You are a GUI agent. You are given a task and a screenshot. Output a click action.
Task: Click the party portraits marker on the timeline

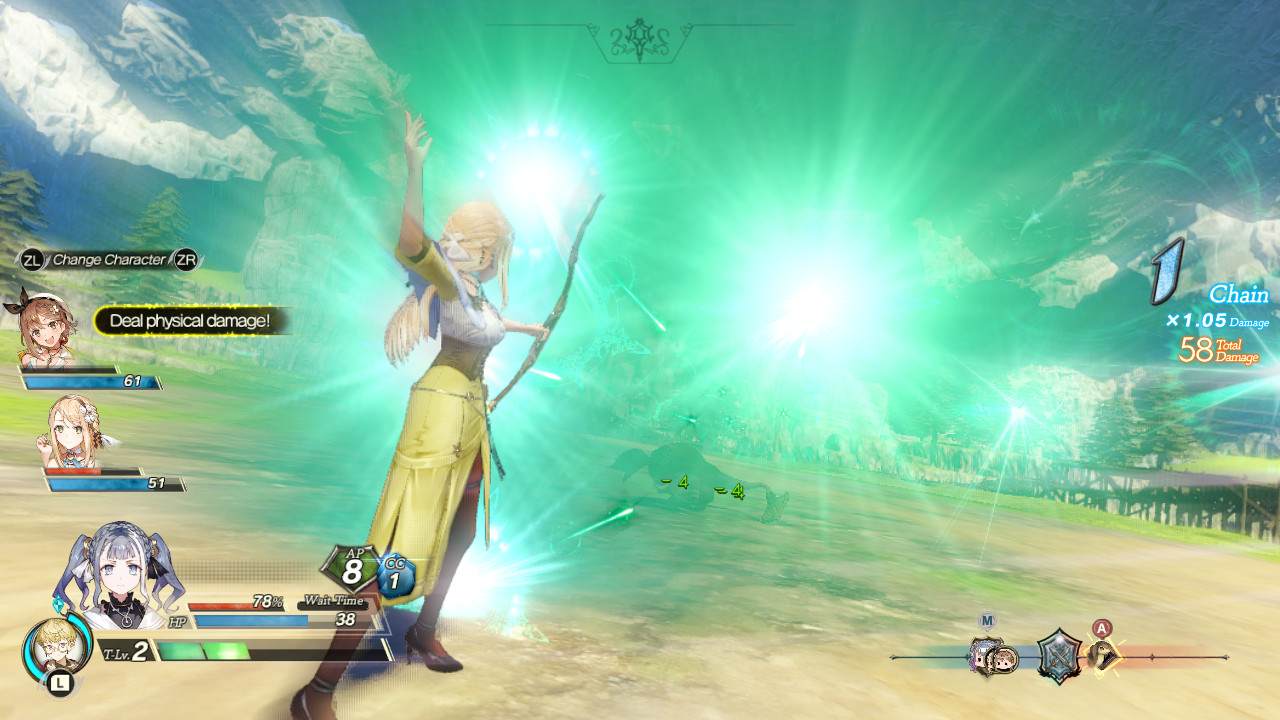click(x=993, y=658)
